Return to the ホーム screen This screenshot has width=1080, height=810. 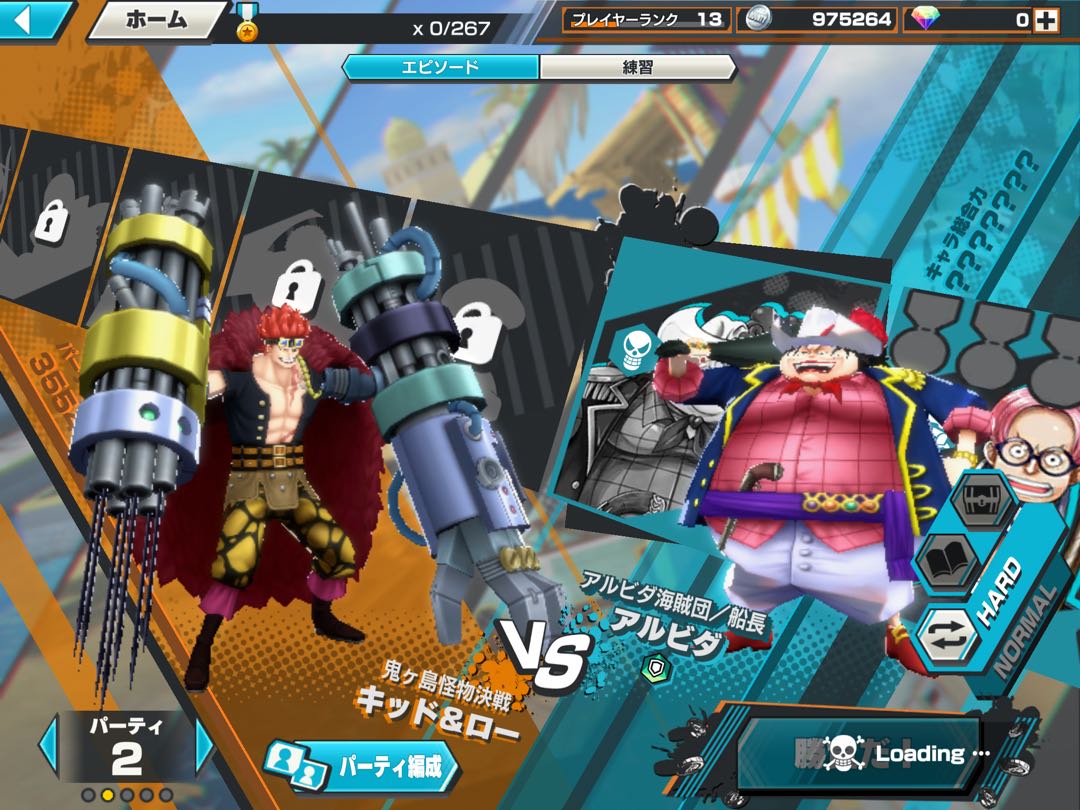coord(156,20)
